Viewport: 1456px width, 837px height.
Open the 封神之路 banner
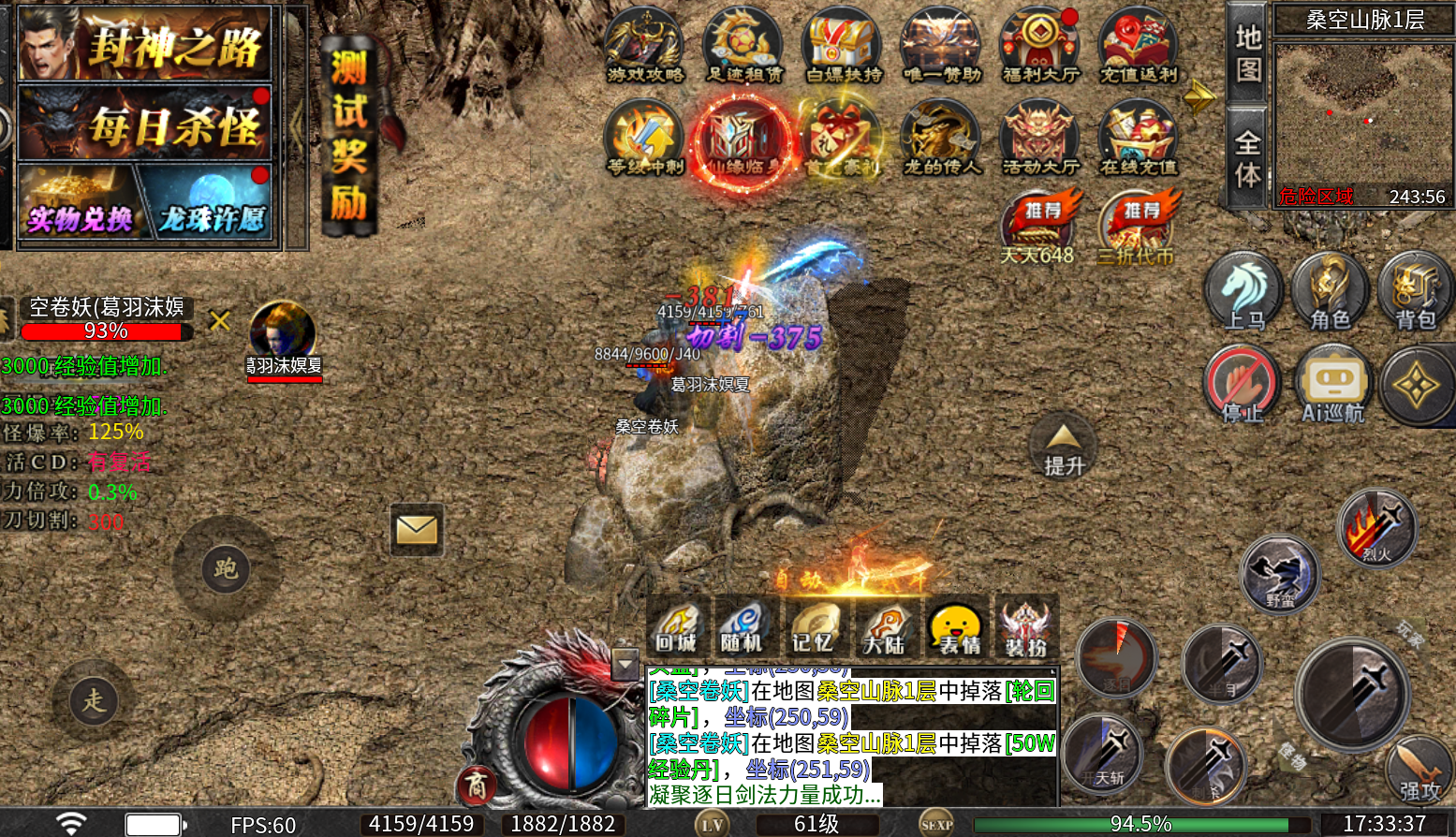tap(145, 44)
